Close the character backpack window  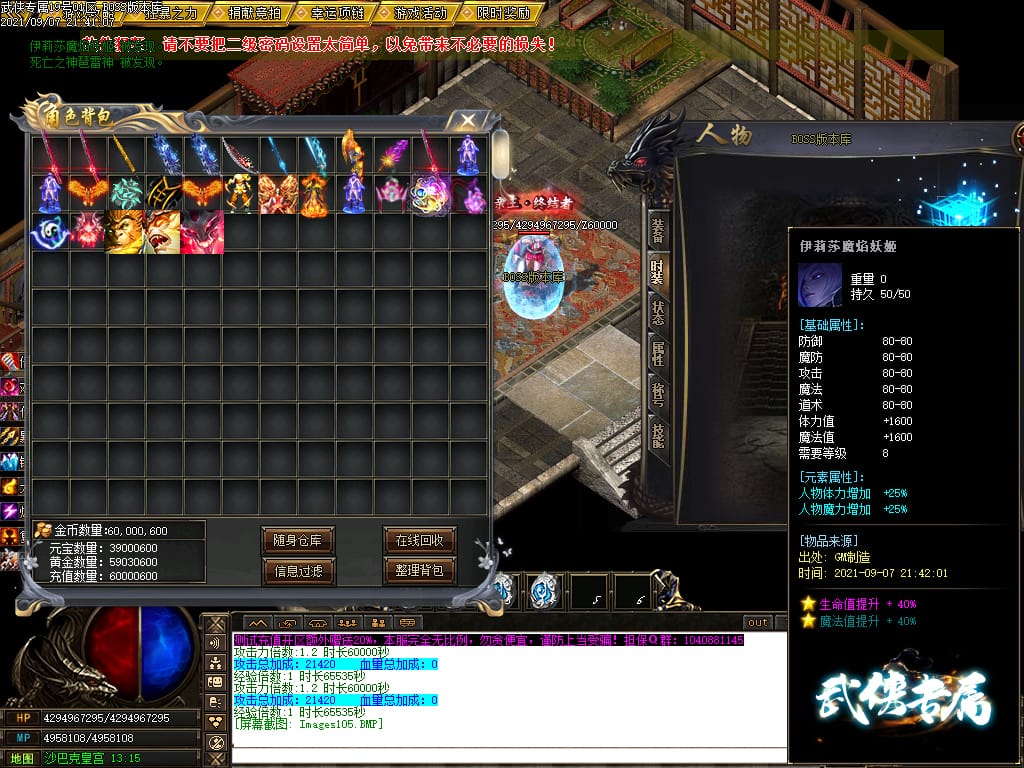pyautogui.click(x=467, y=121)
